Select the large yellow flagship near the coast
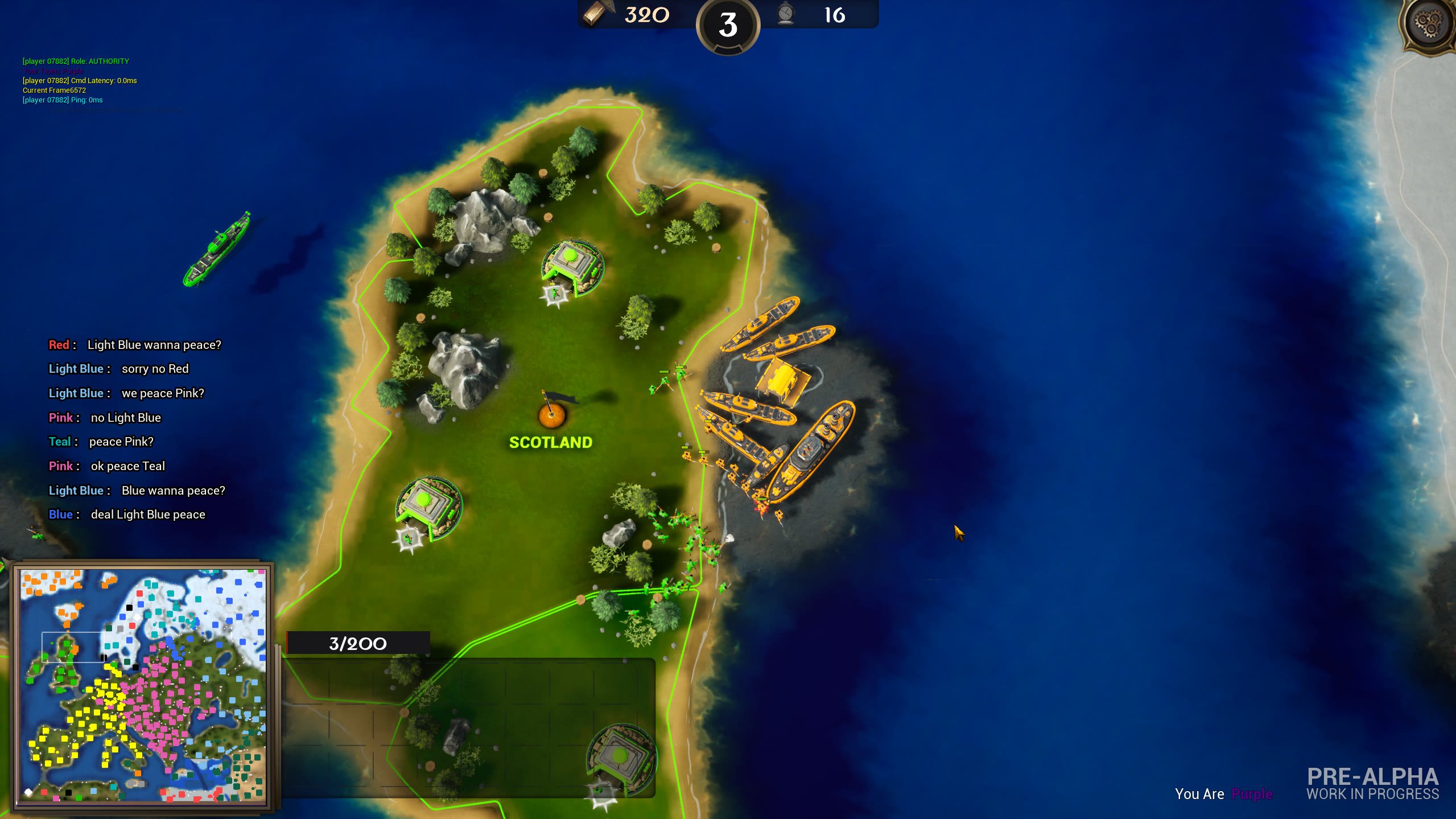Image resolution: width=1456 pixels, height=819 pixels. pos(811,450)
